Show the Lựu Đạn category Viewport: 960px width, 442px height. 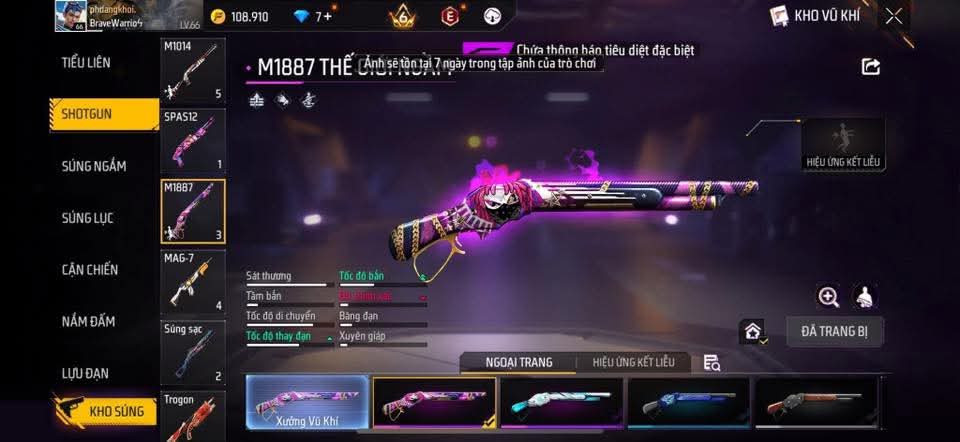pos(86,373)
